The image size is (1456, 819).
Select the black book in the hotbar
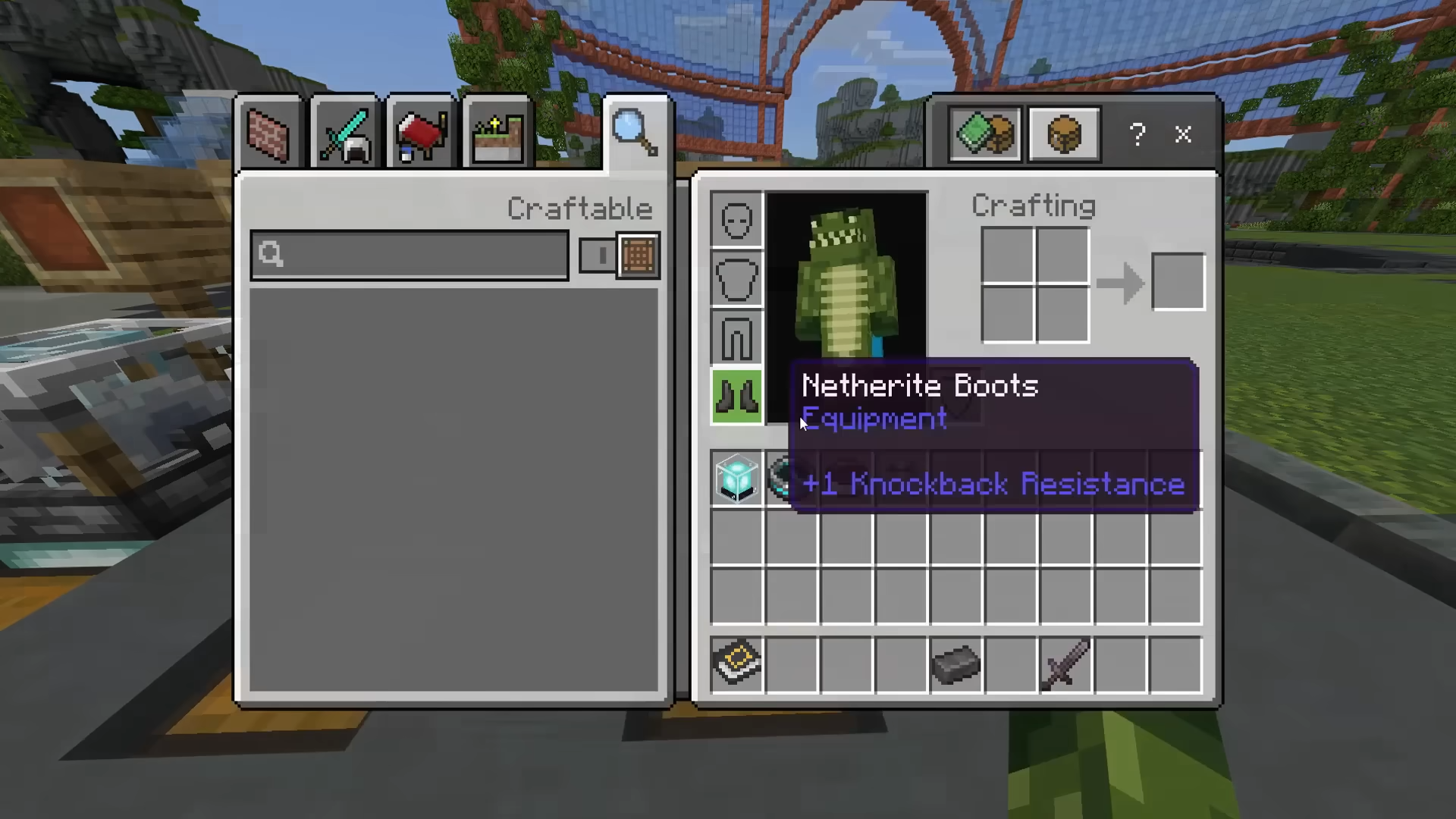point(736,665)
